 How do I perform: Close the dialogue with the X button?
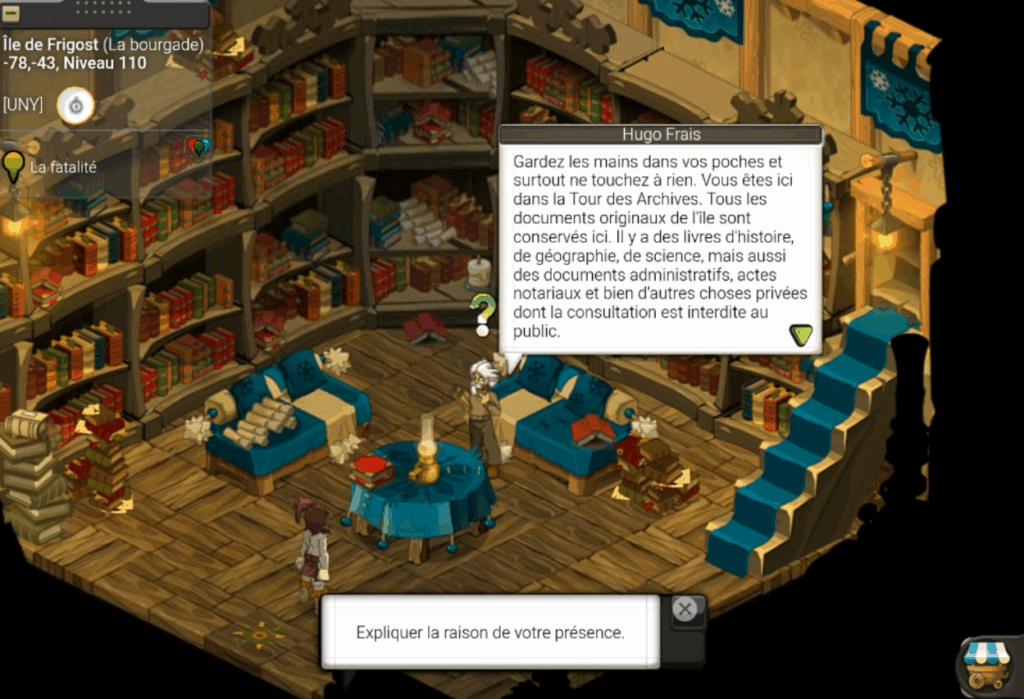[684, 609]
